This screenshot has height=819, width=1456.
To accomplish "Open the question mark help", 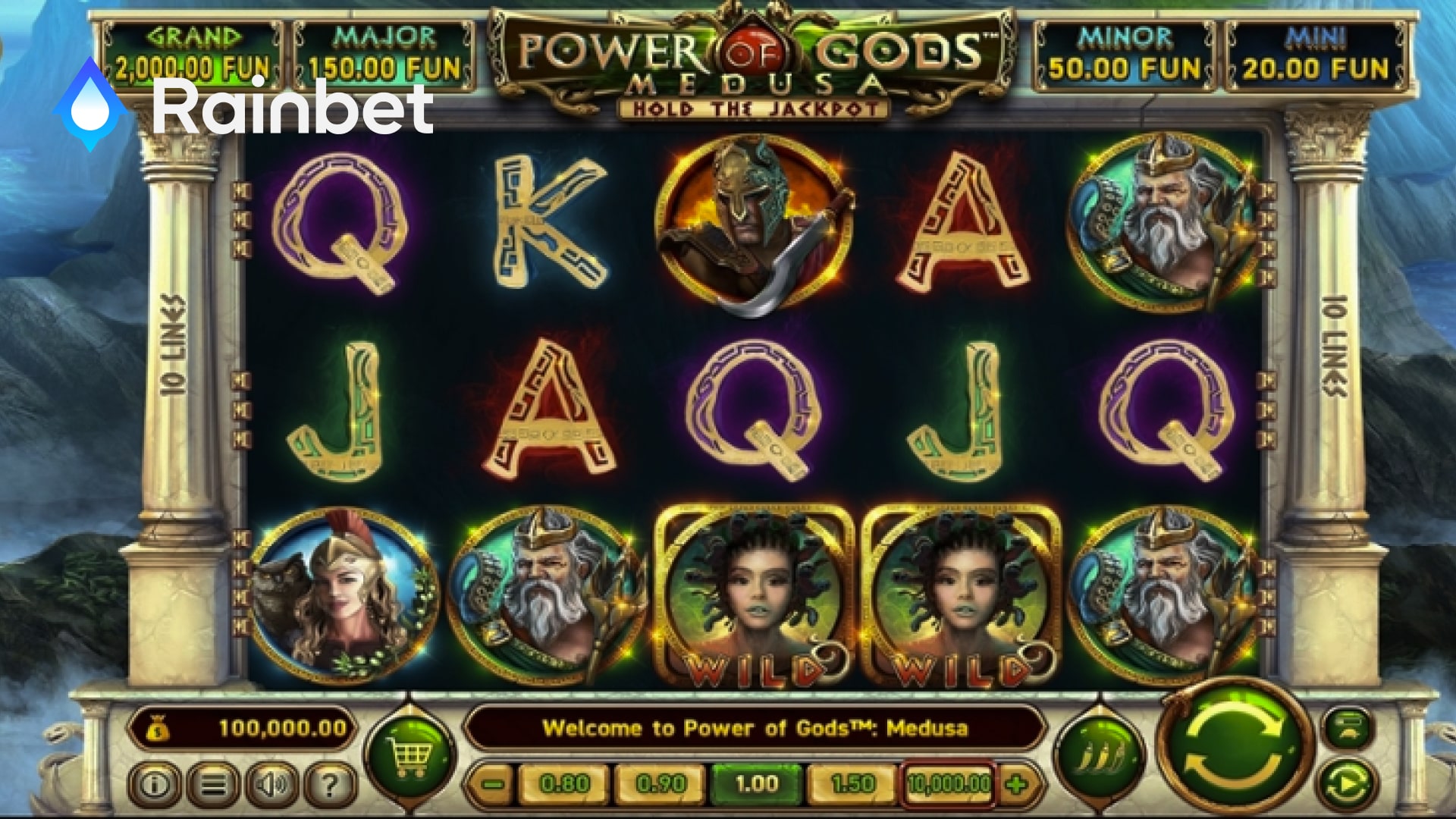I will (x=330, y=784).
